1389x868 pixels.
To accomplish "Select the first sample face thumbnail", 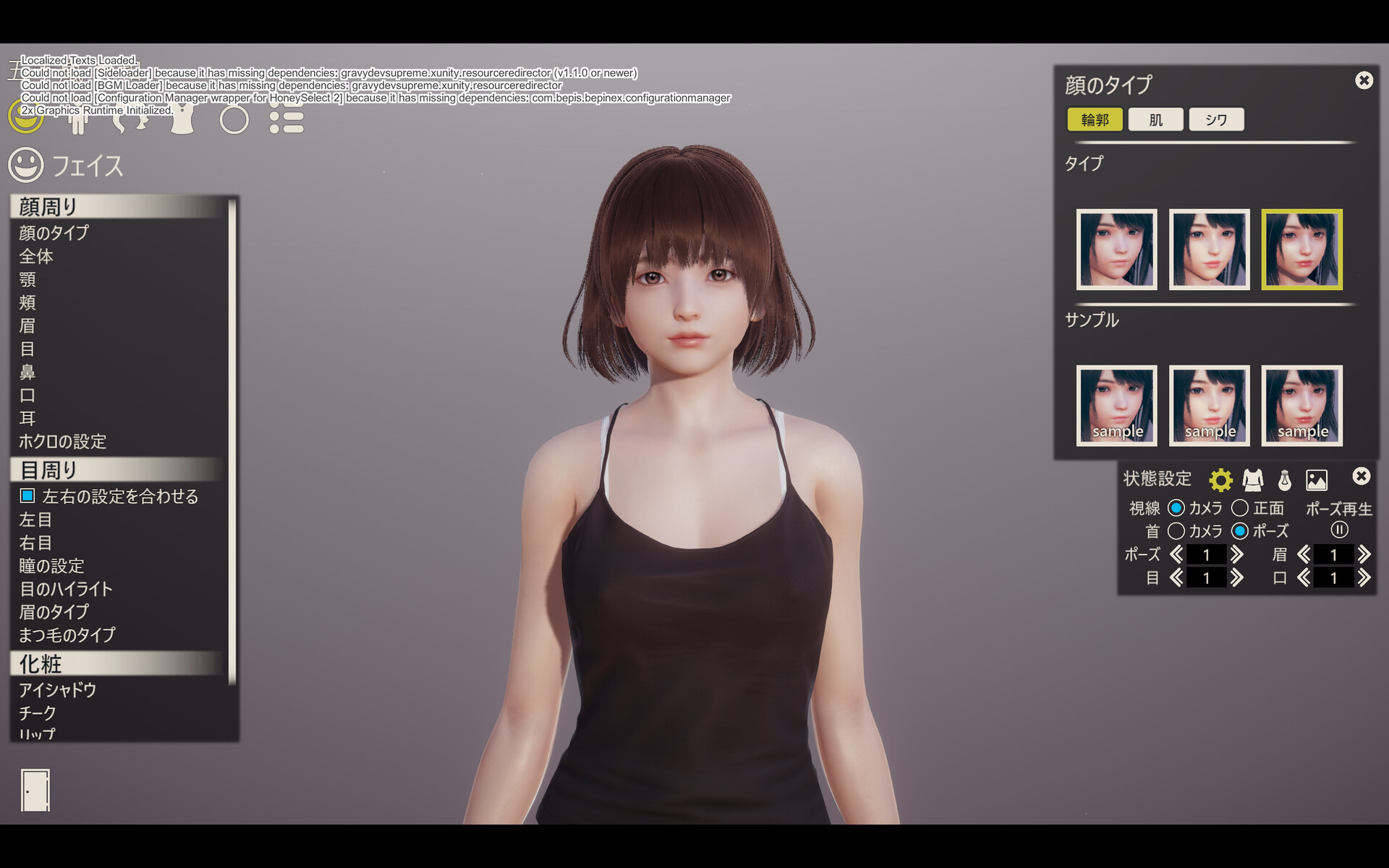I will (x=1117, y=405).
